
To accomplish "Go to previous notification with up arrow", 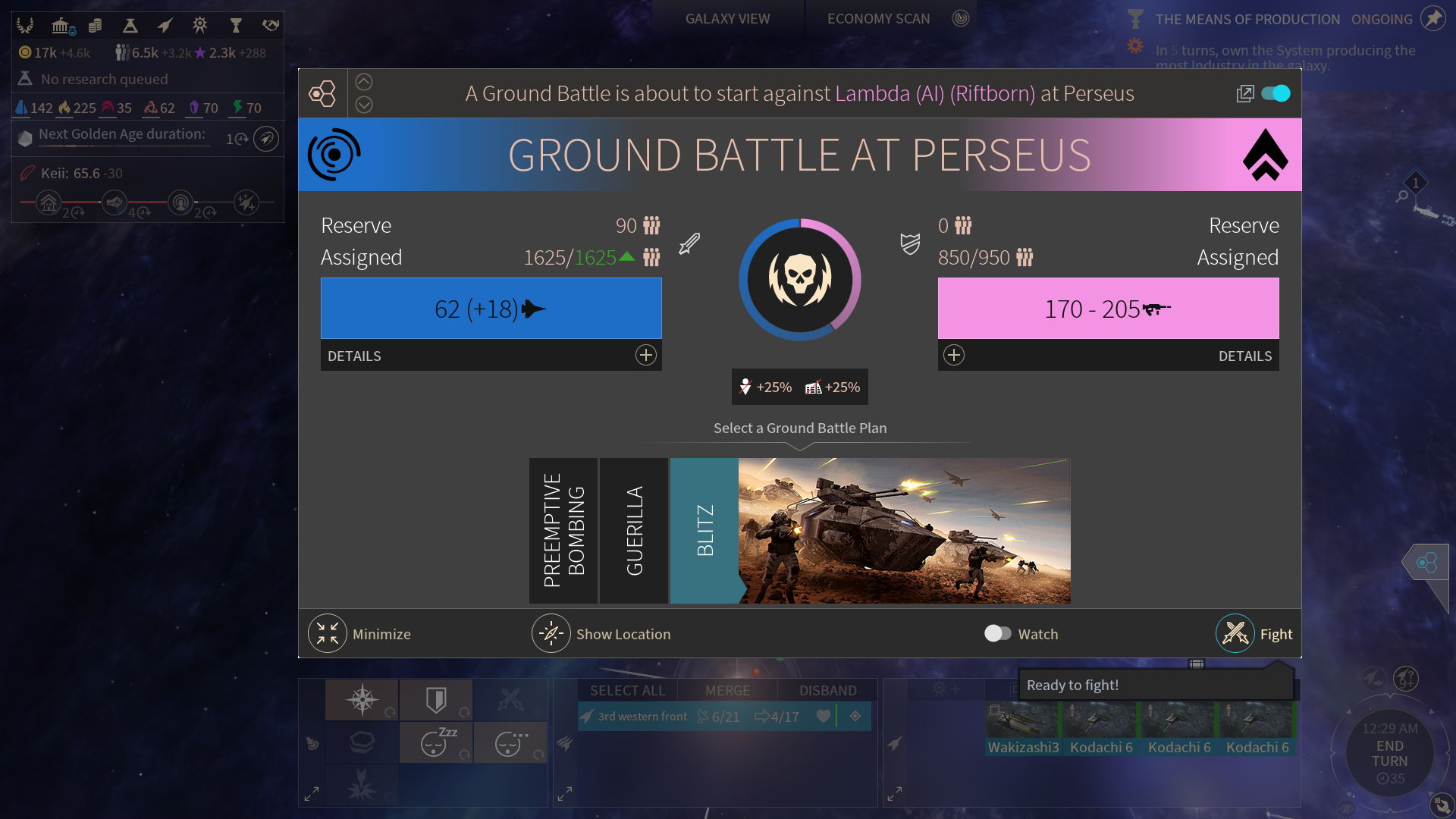I will coord(364,82).
